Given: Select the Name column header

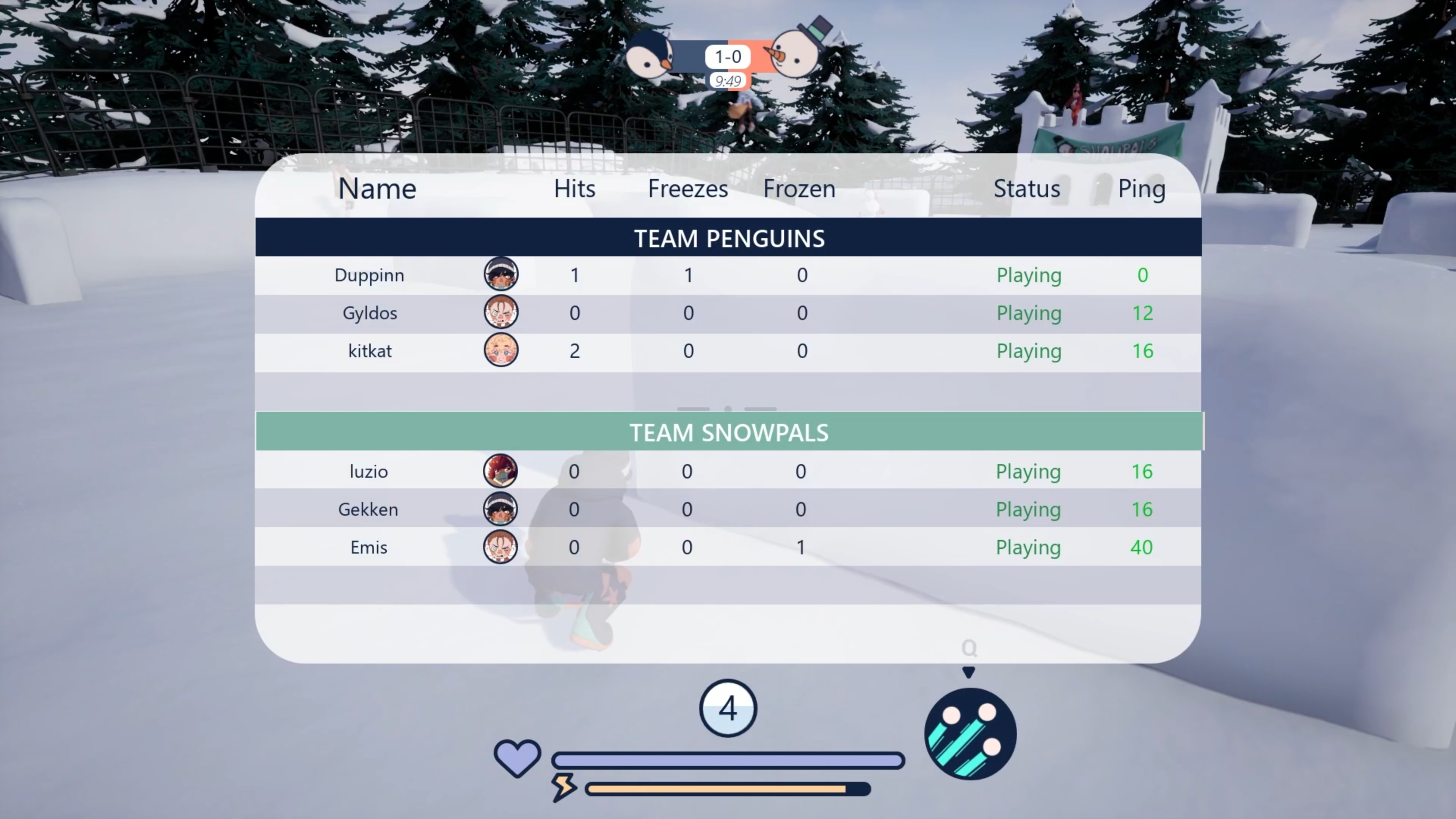Looking at the screenshot, I should (x=377, y=188).
